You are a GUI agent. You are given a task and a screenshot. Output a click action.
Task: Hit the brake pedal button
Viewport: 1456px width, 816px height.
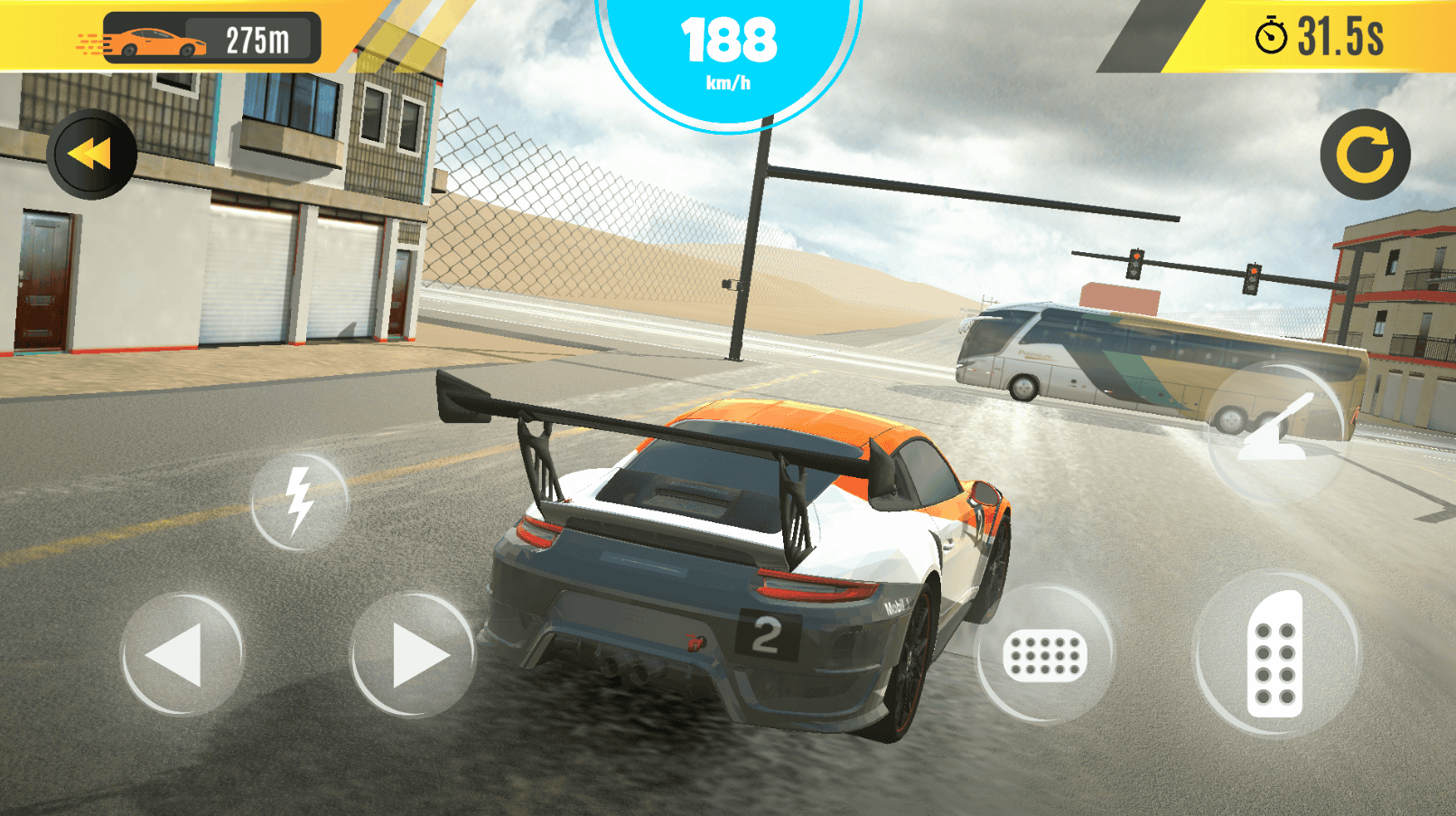click(x=1044, y=654)
